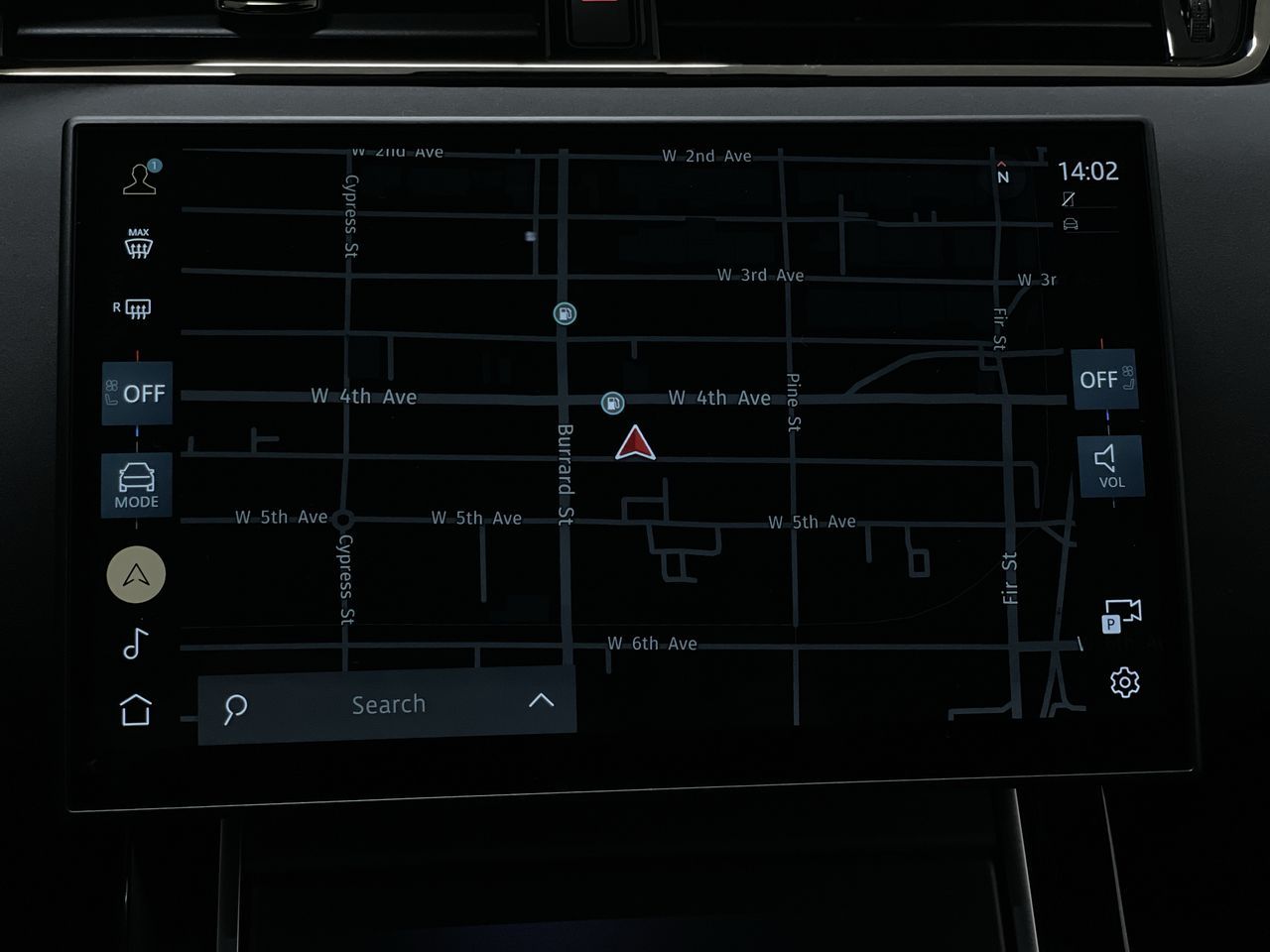
Task: Tap the compass to change map orientation
Action: pyautogui.click(x=1003, y=174)
